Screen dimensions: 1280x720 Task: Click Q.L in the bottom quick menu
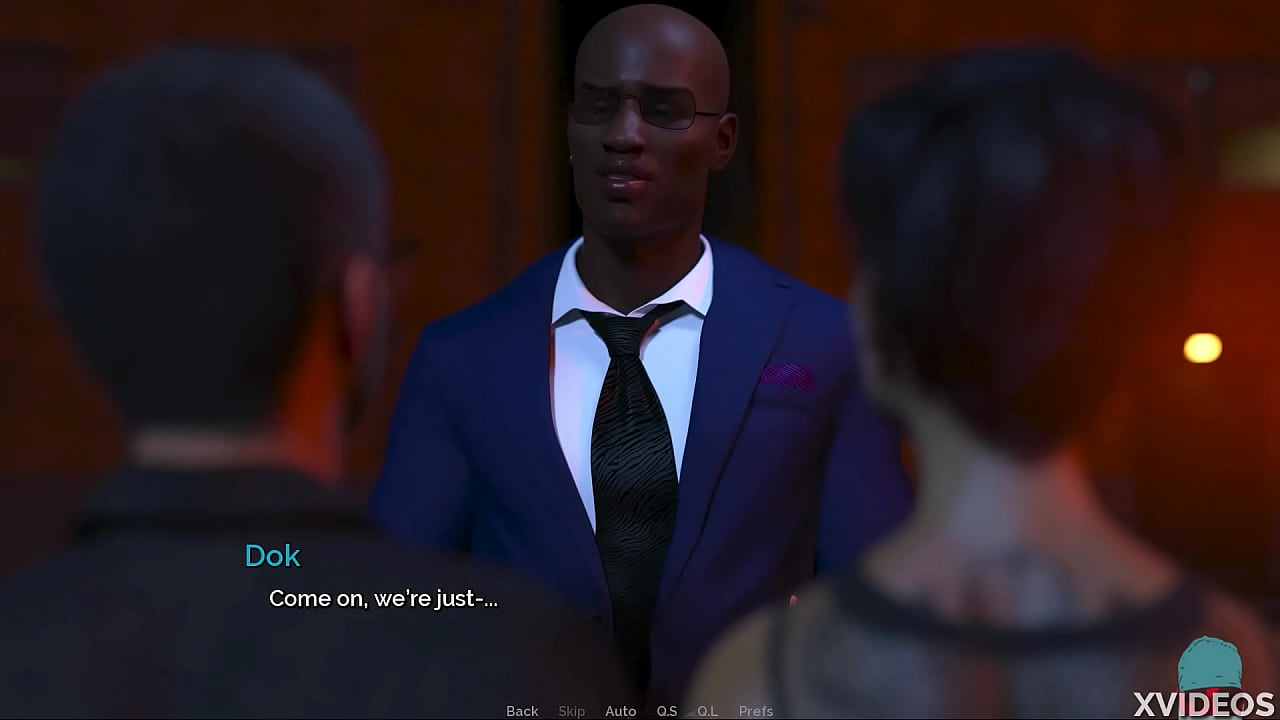click(708, 710)
